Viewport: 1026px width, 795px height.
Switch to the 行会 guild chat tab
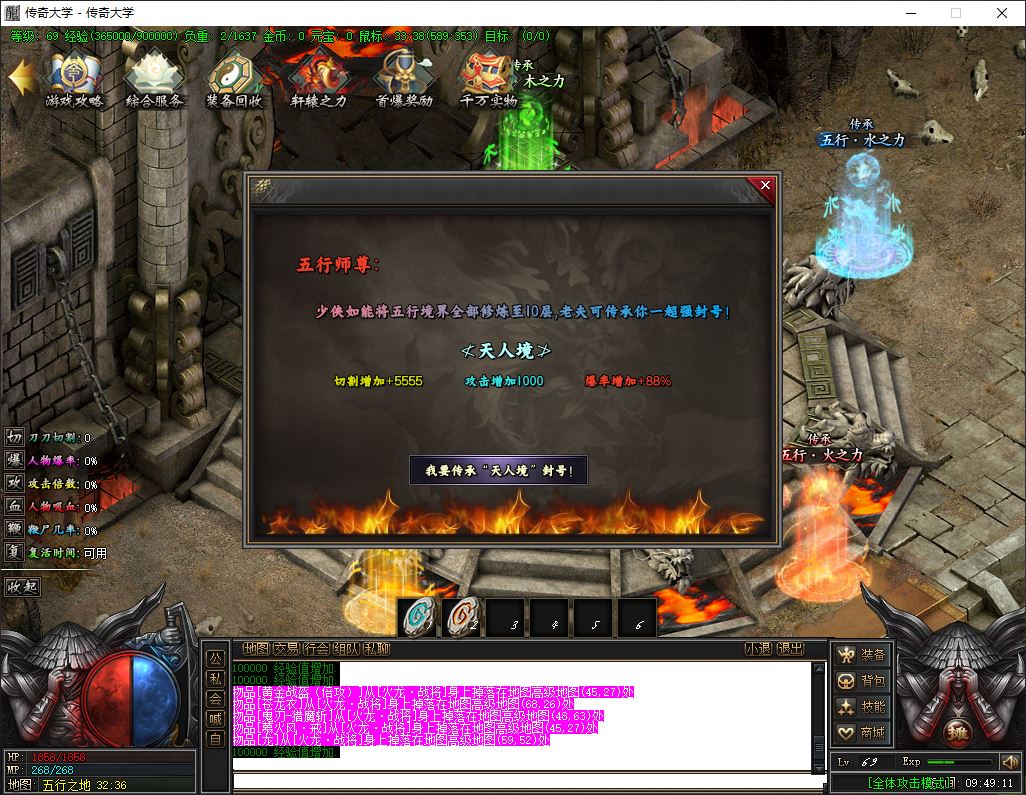[316, 649]
